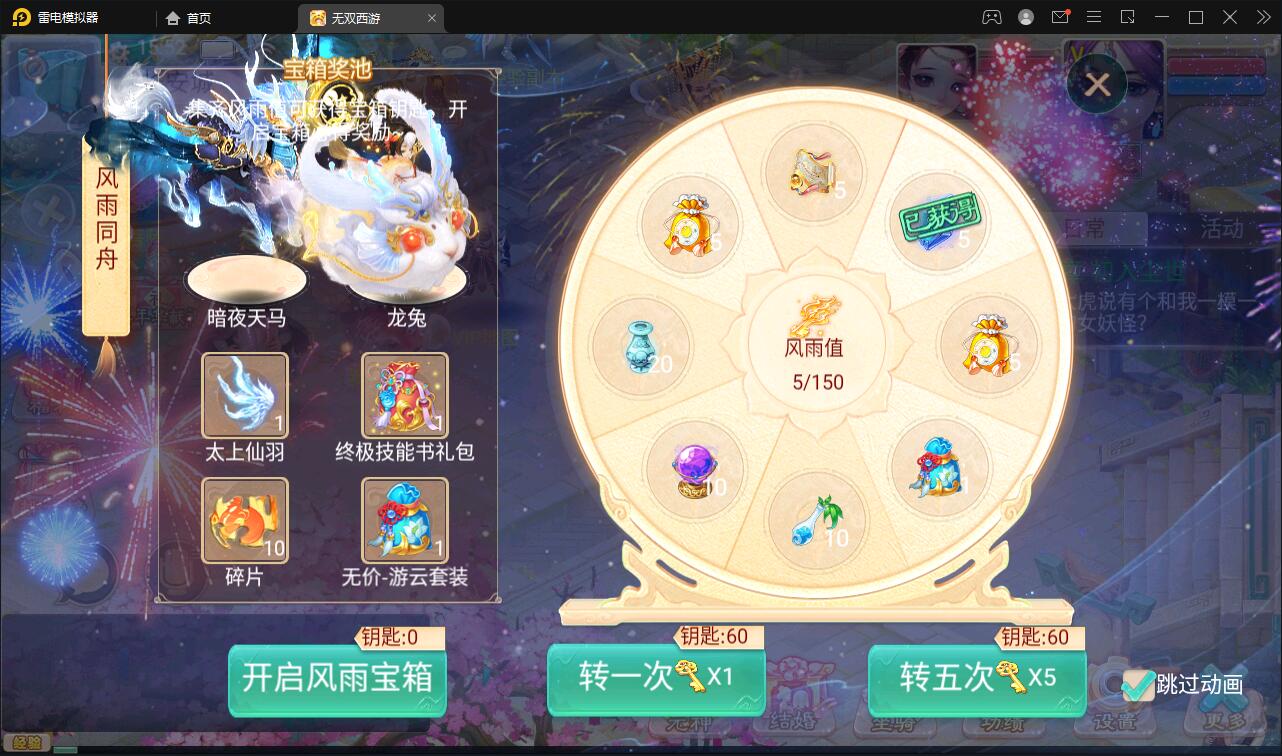Click the green 已获得 prize on the wheel

pos(937,222)
